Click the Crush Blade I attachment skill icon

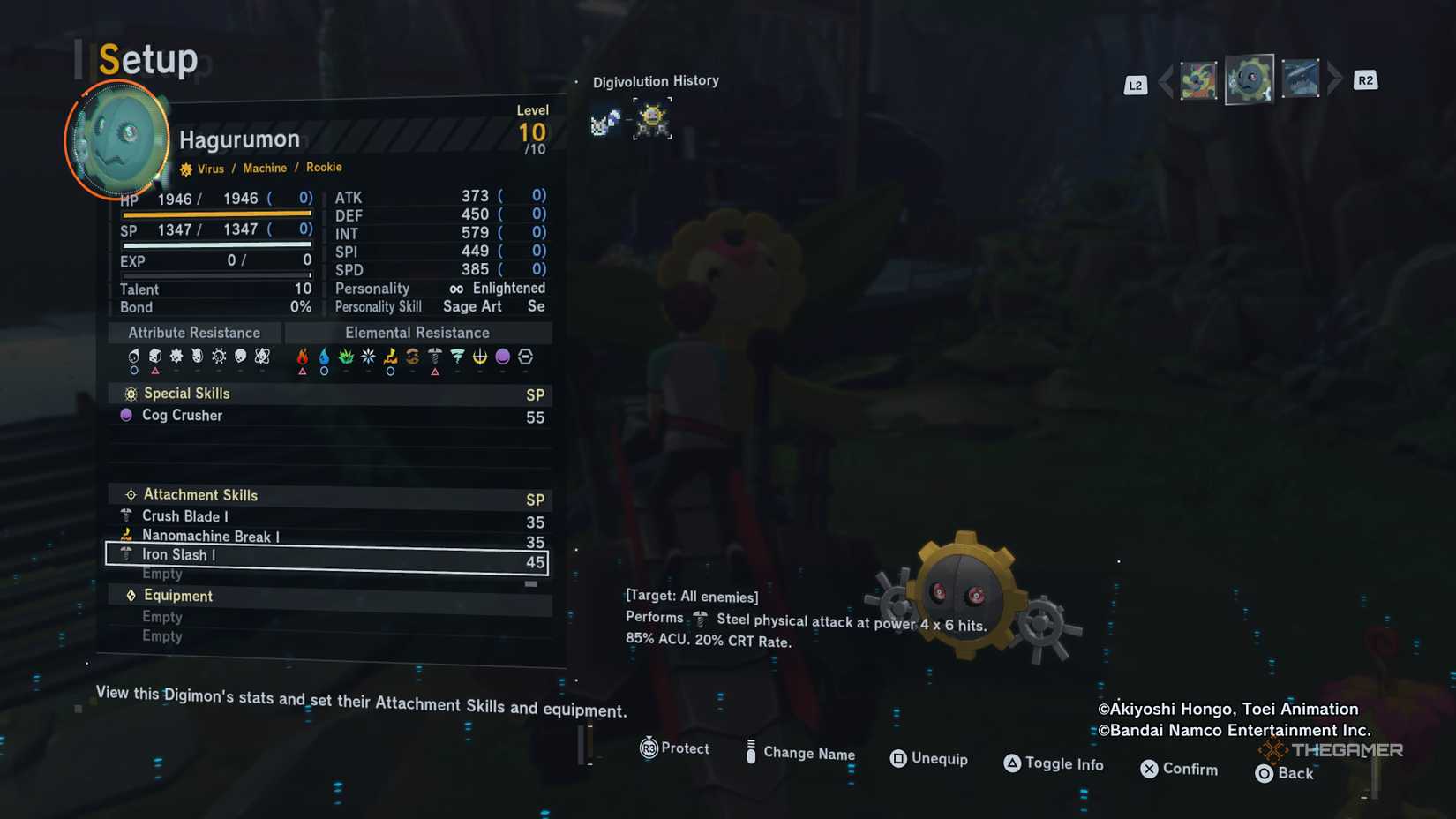[126, 516]
